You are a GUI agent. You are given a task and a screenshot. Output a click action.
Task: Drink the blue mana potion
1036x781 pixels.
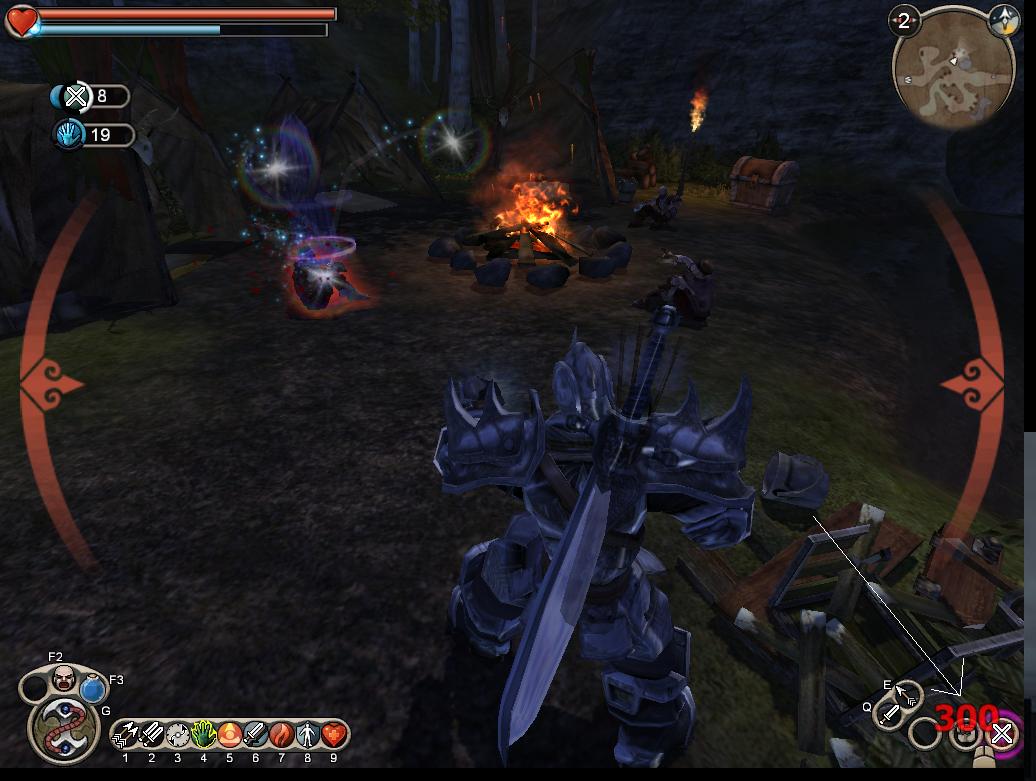tap(94, 689)
